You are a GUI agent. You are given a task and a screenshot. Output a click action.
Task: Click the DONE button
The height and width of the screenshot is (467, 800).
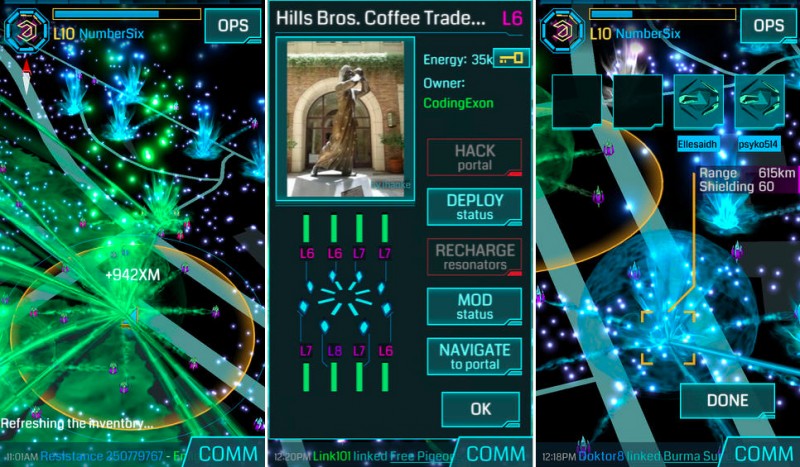(x=727, y=401)
